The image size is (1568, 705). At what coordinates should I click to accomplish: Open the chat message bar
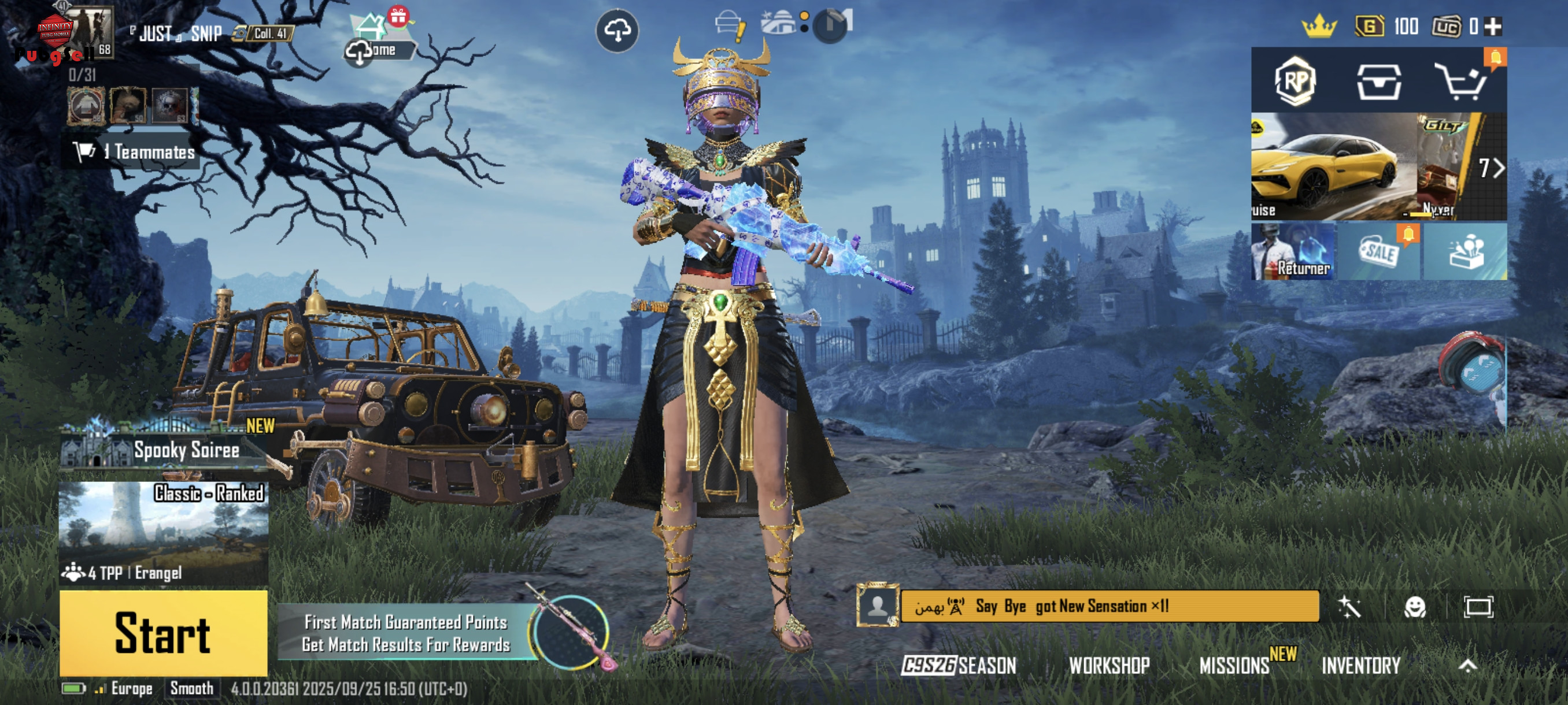tap(1109, 606)
